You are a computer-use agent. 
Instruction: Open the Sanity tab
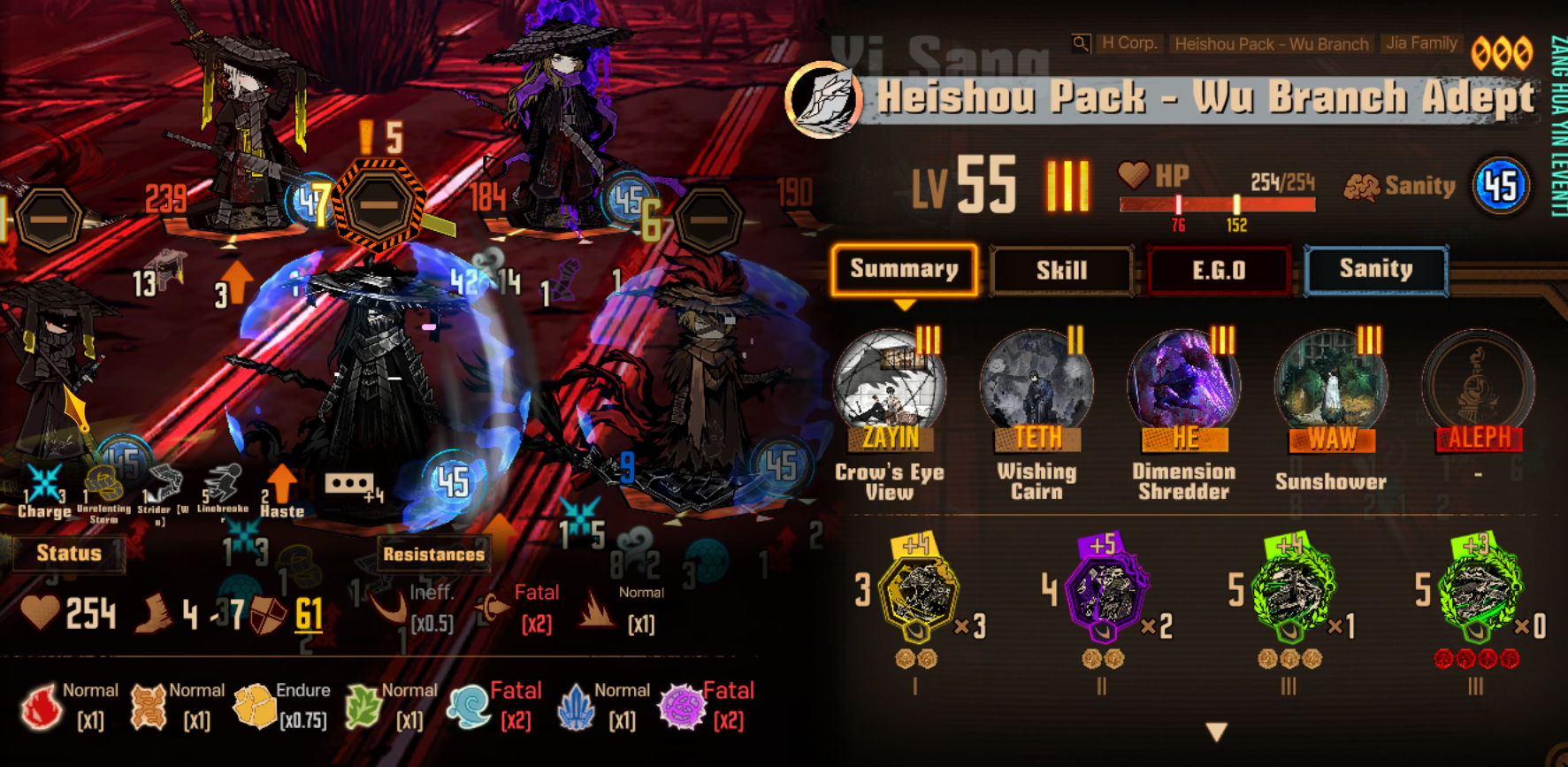[x=1375, y=270]
